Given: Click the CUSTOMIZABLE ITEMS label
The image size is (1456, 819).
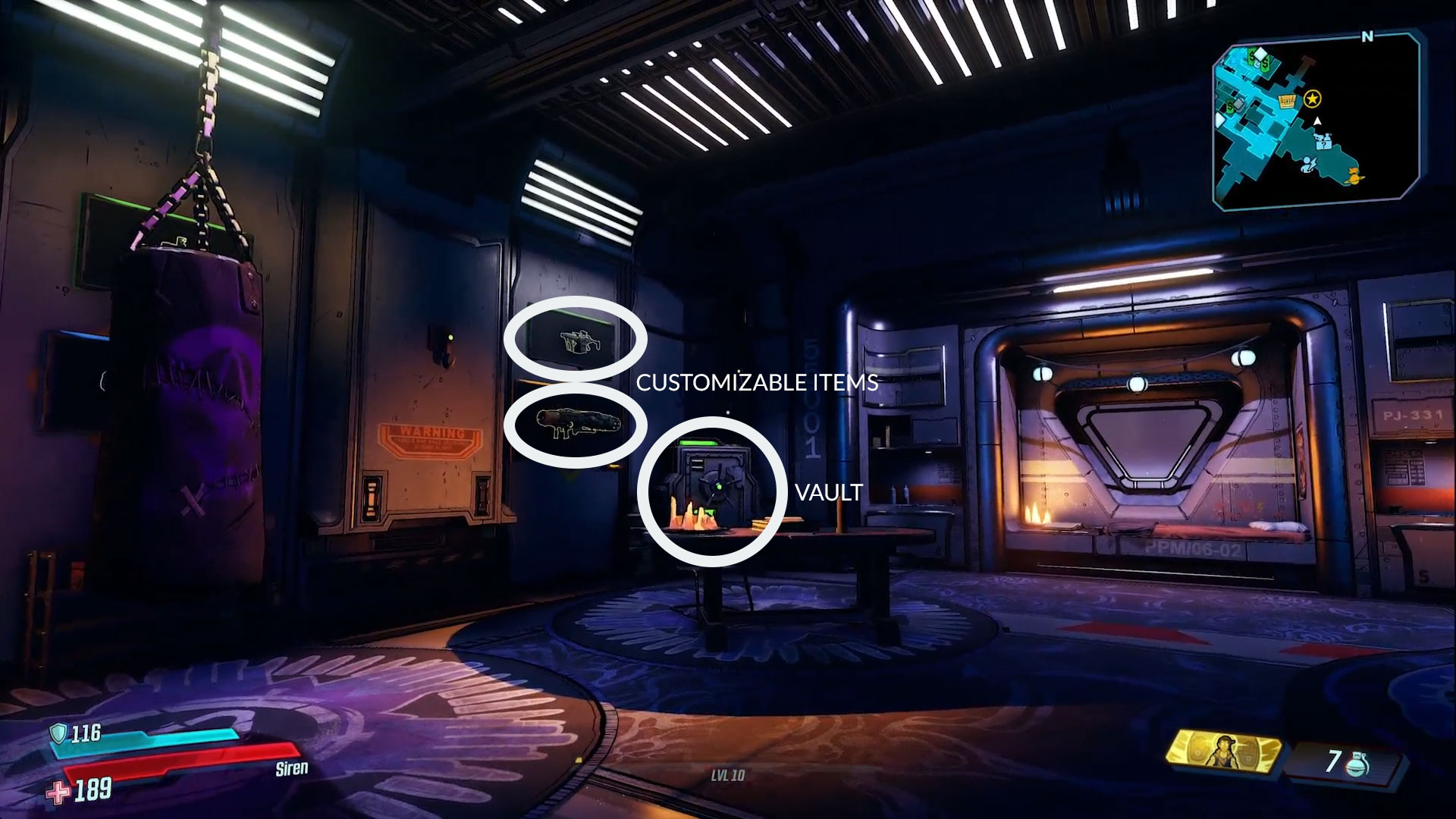Looking at the screenshot, I should click(x=758, y=383).
